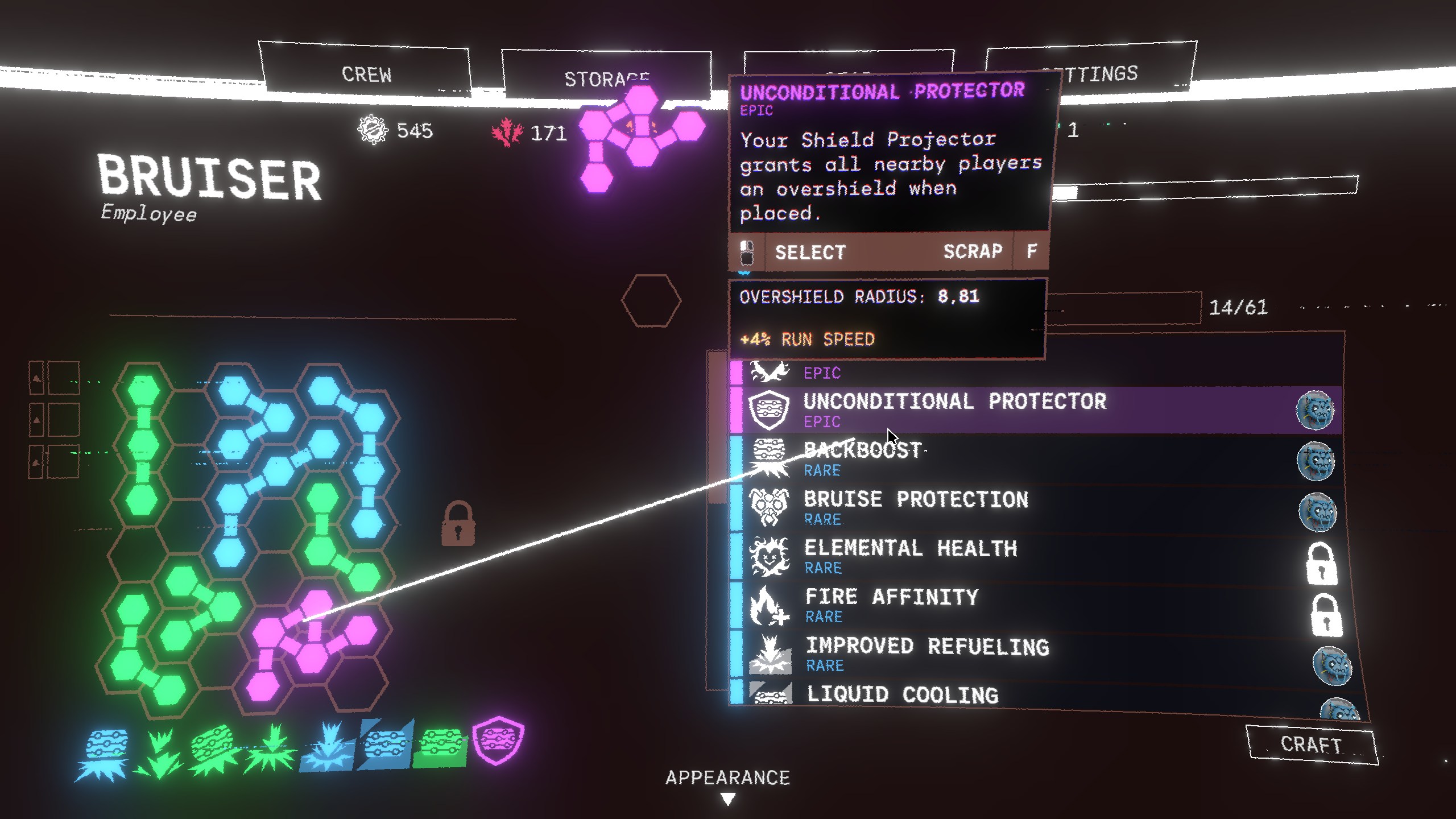Click the padlock icon beside hex grid
Viewport: 1456px width, 819px height.
coord(458,524)
